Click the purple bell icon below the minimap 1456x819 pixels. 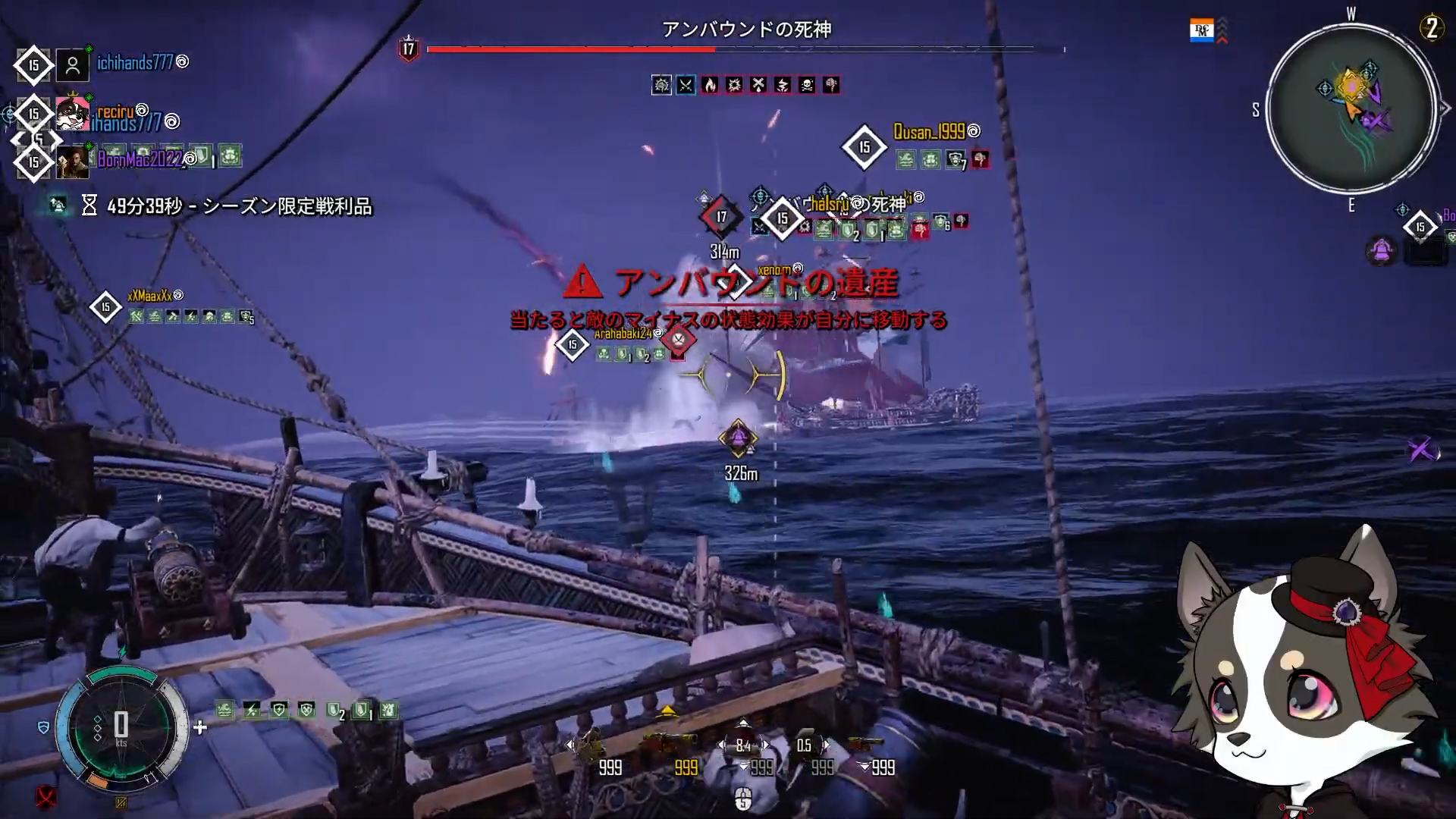[x=1382, y=249]
